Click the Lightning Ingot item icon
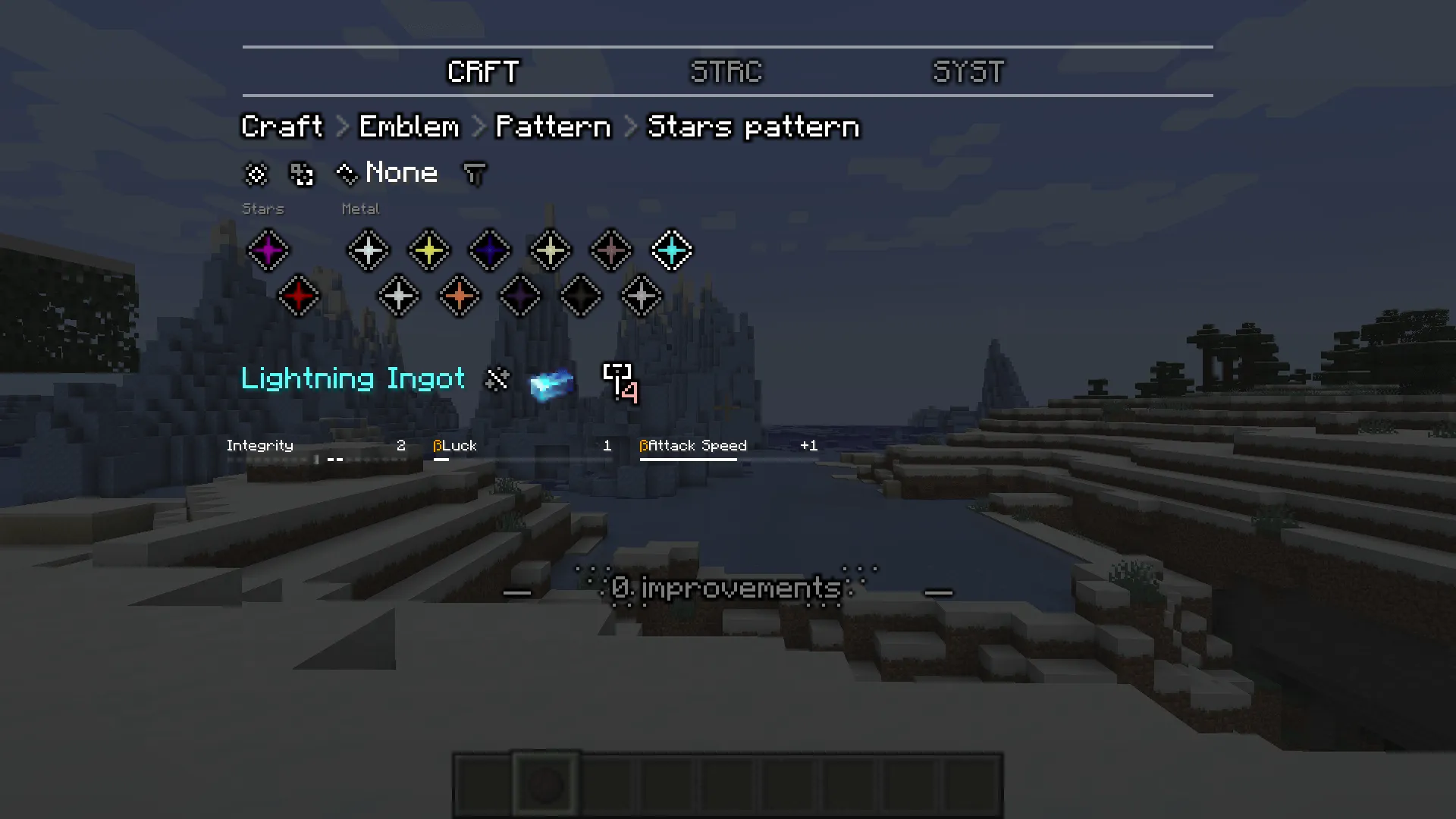 tap(551, 383)
